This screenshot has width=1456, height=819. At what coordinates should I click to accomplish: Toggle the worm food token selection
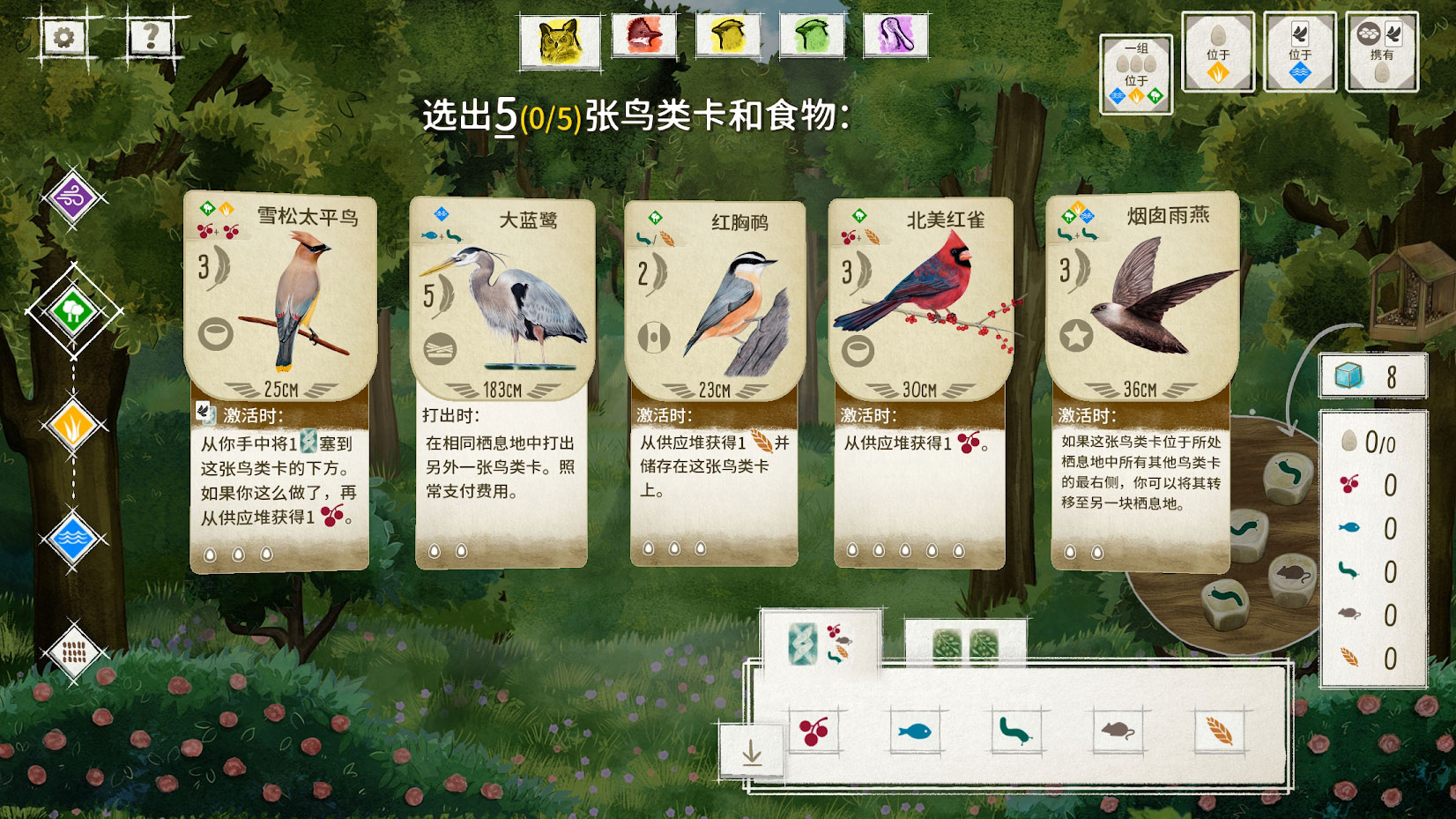click(x=1015, y=730)
